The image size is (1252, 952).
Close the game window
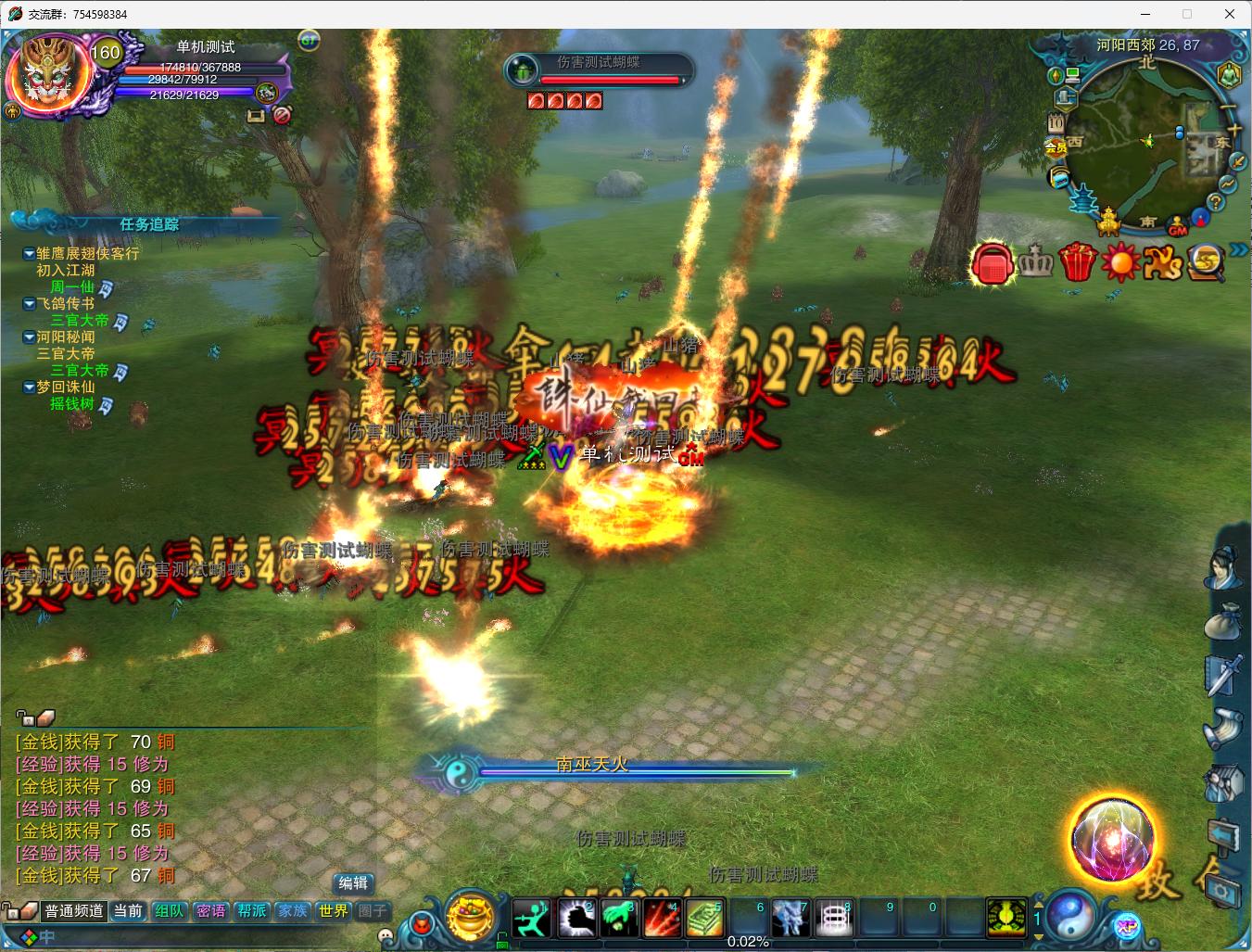[x=1230, y=14]
